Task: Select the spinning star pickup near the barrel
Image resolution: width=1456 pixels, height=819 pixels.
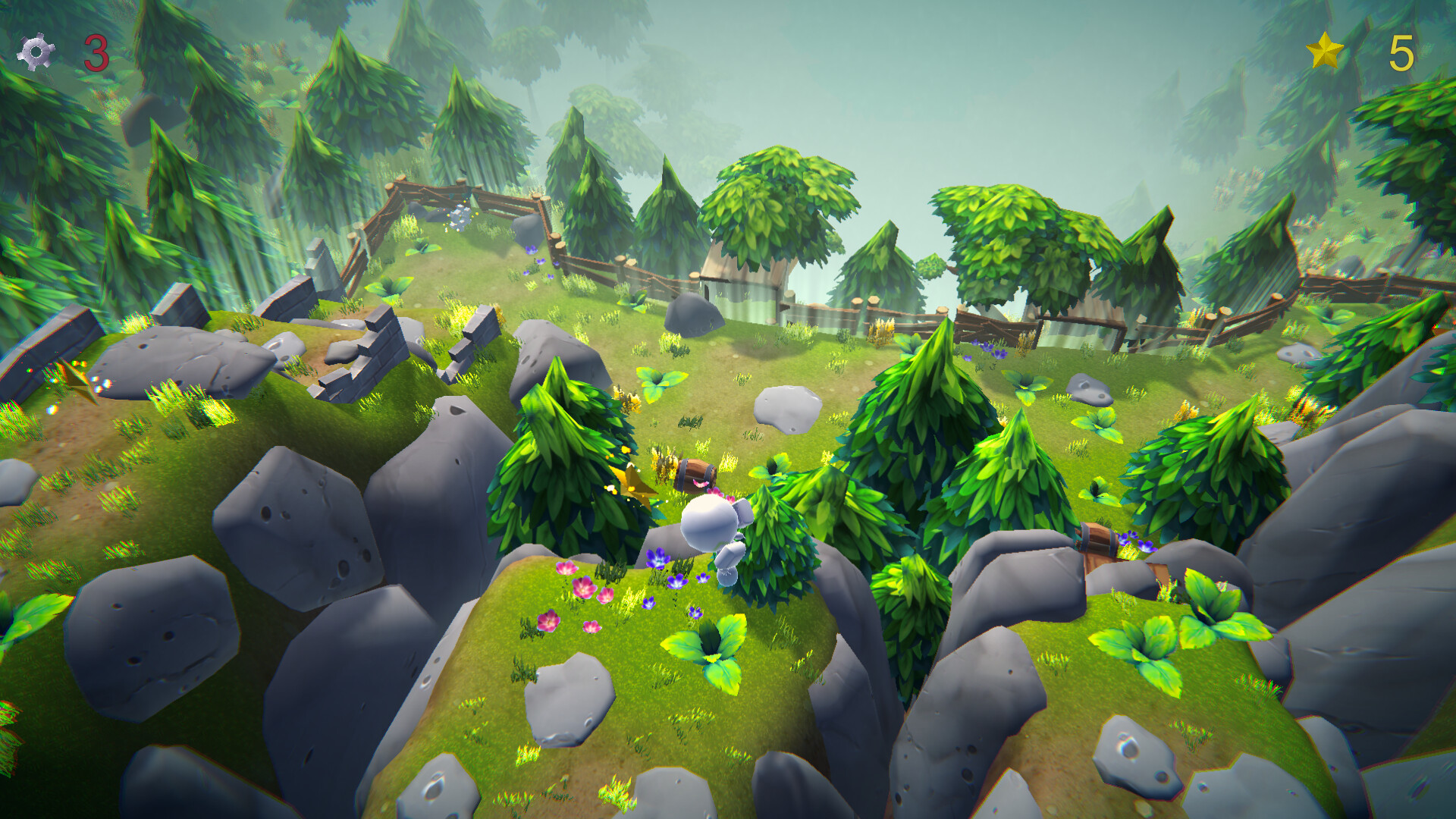Action: point(632,483)
